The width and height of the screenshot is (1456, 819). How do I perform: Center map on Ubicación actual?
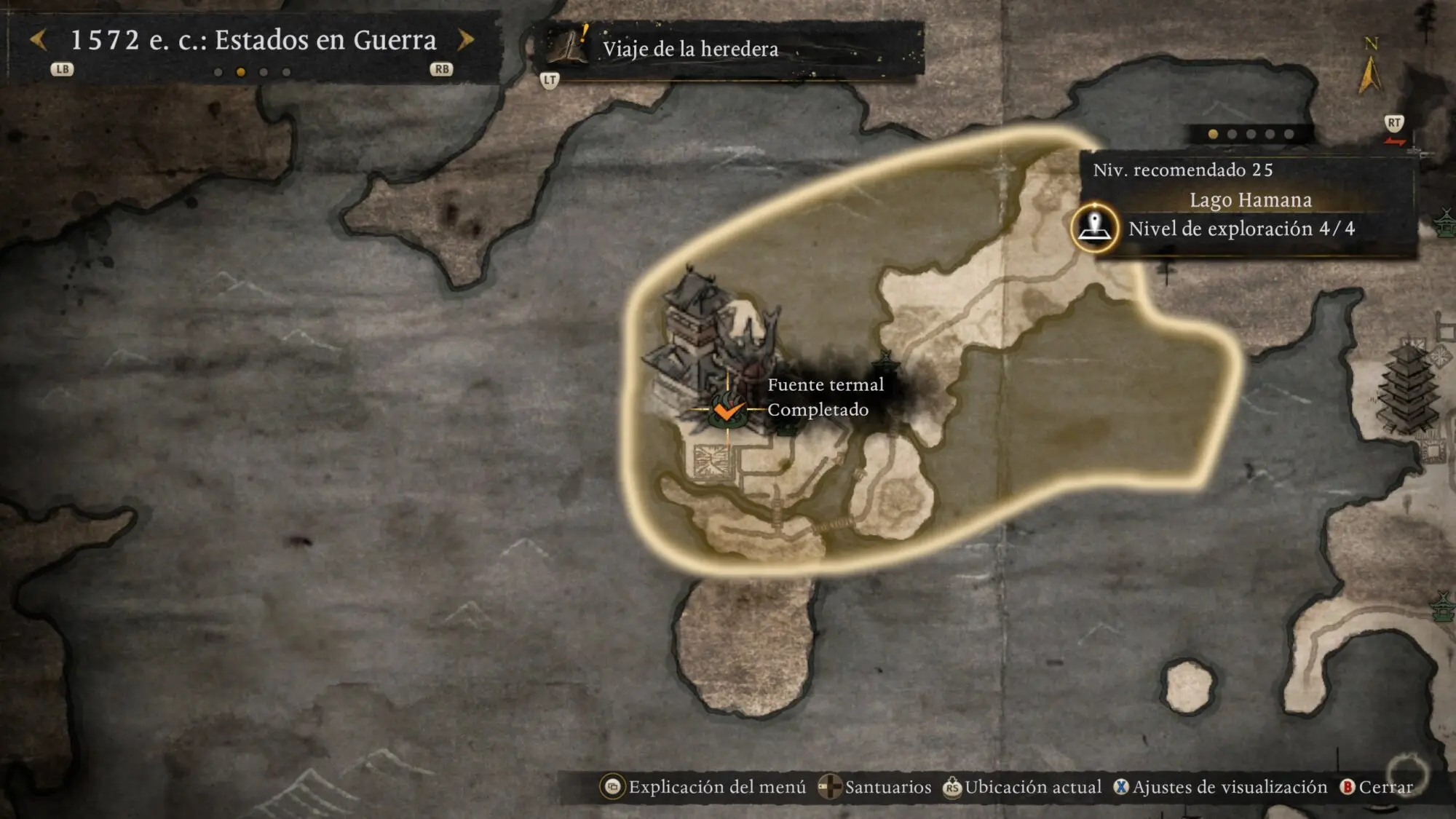coord(1022,787)
